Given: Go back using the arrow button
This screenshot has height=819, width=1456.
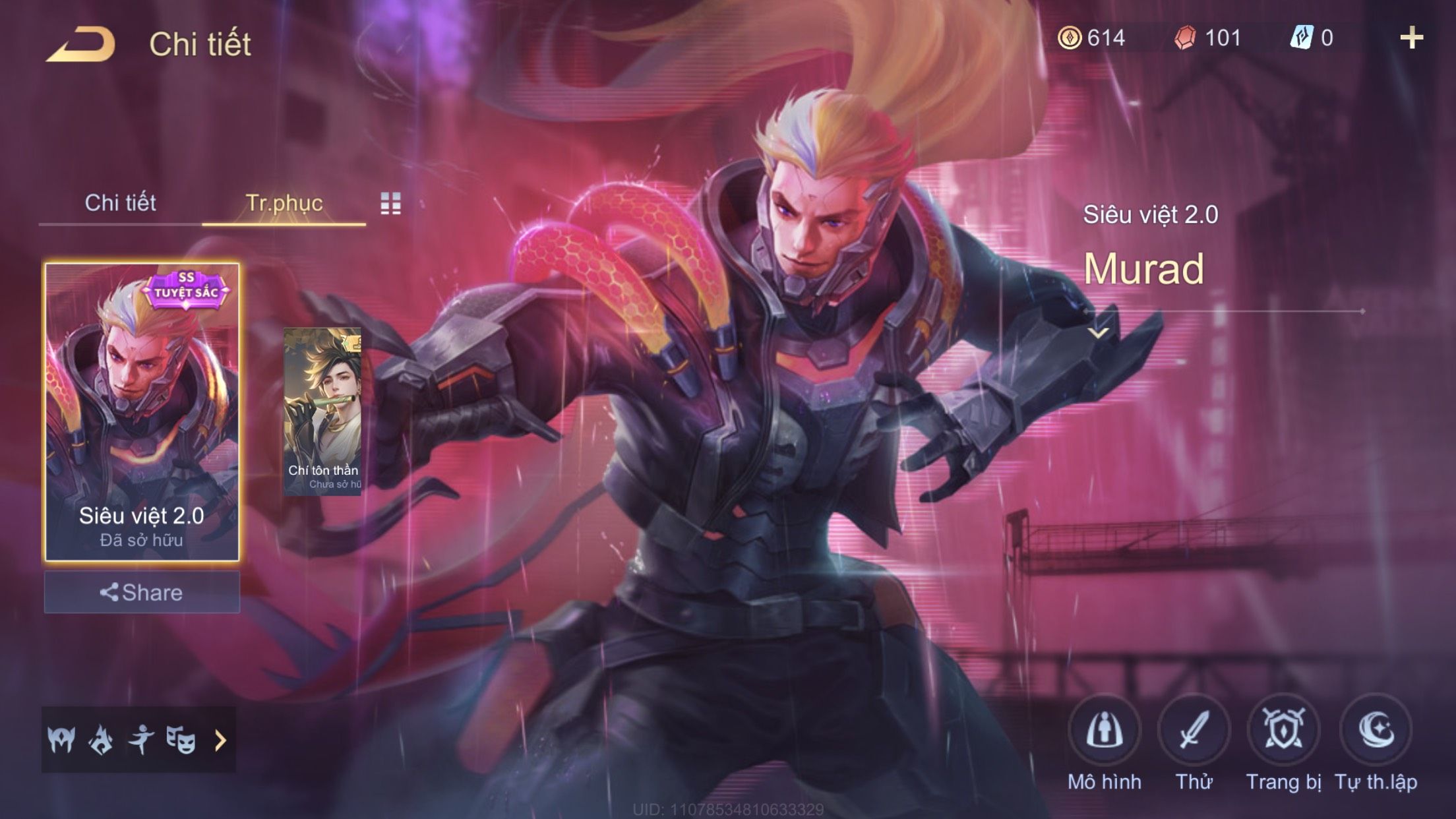Looking at the screenshot, I should [x=80, y=44].
